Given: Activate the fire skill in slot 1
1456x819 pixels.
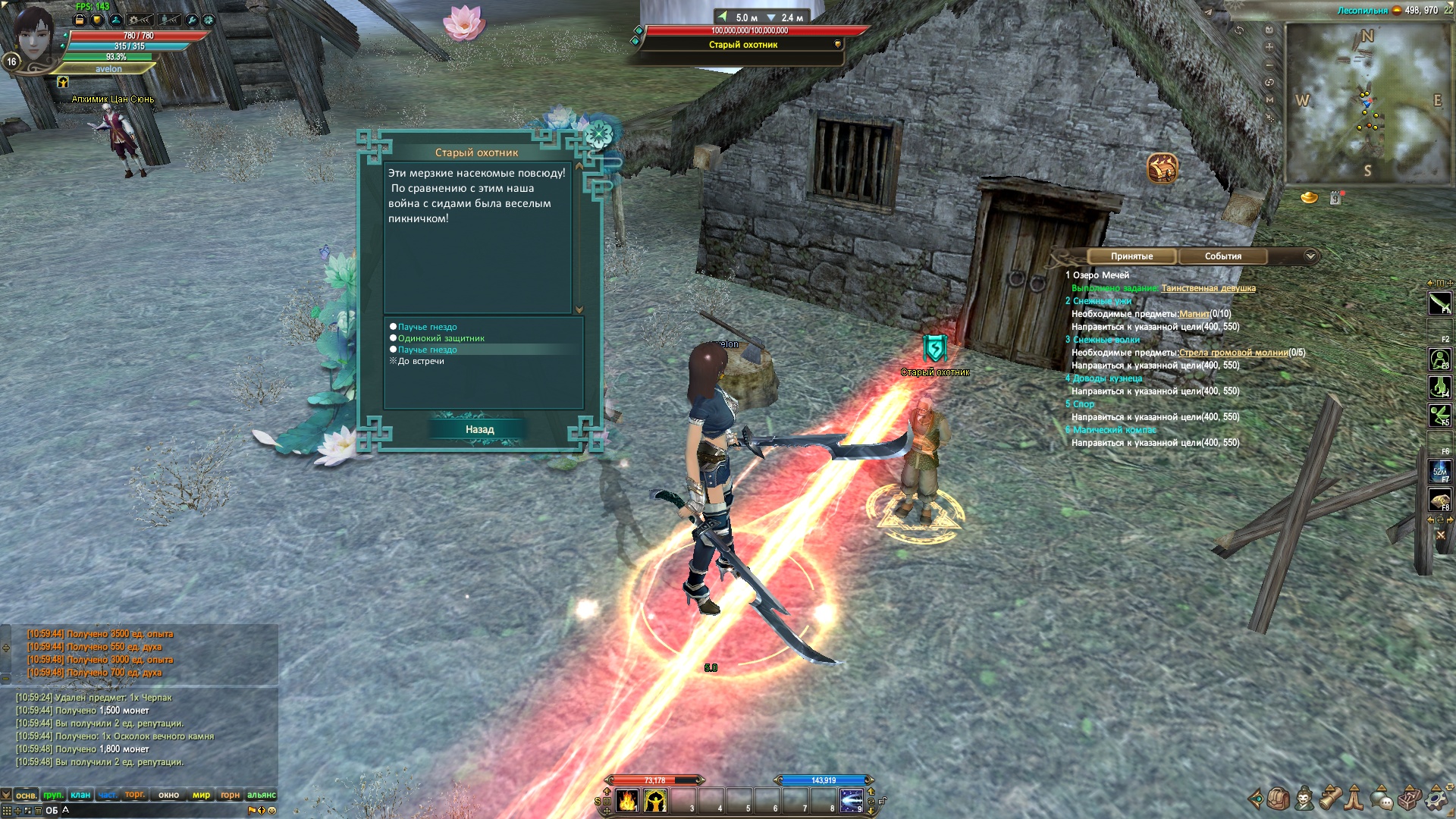Looking at the screenshot, I should pyautogui.click(x=627, y=800).
